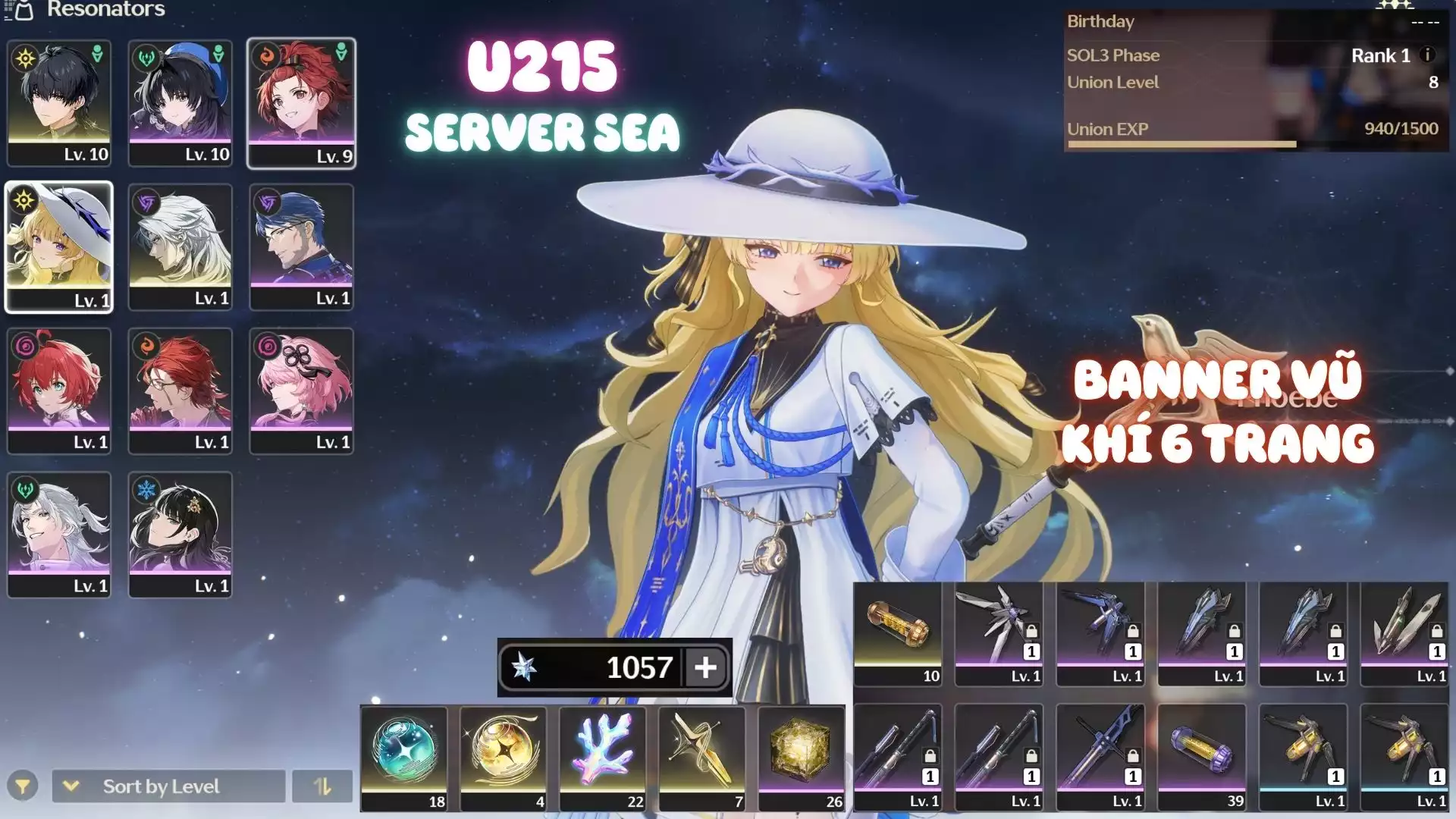Select the blue-beret resonator portrait
Screen dimensions: 1456x819
180,103
